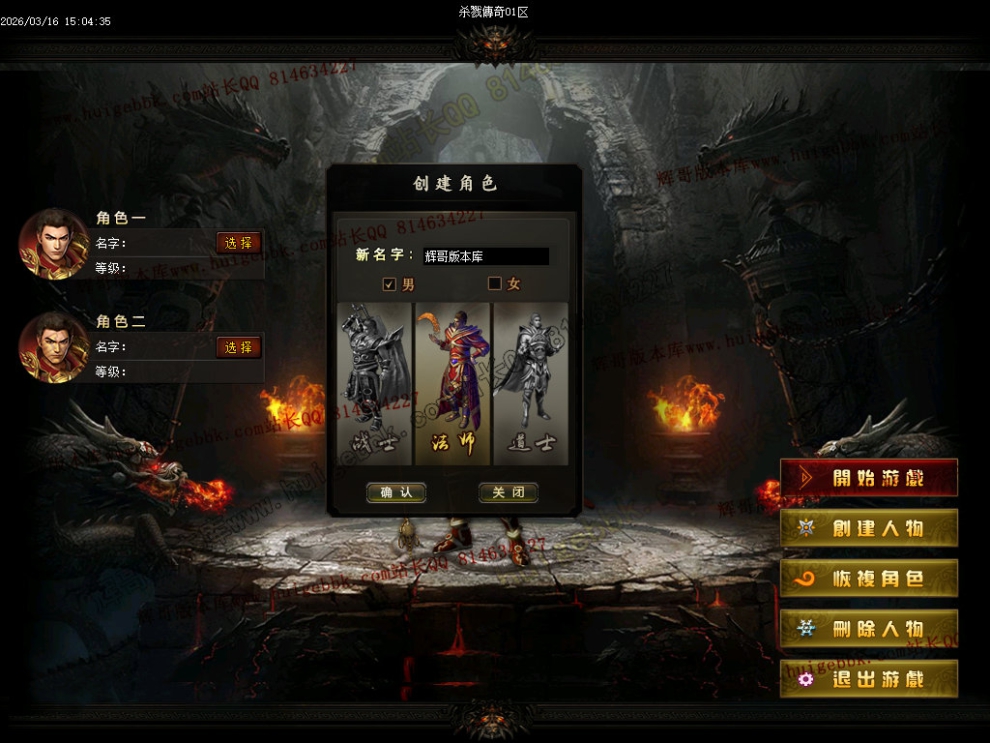Close the 创建角色 dialog with 关闭
This screenshot has height=743, width=990.
[508, 492]
